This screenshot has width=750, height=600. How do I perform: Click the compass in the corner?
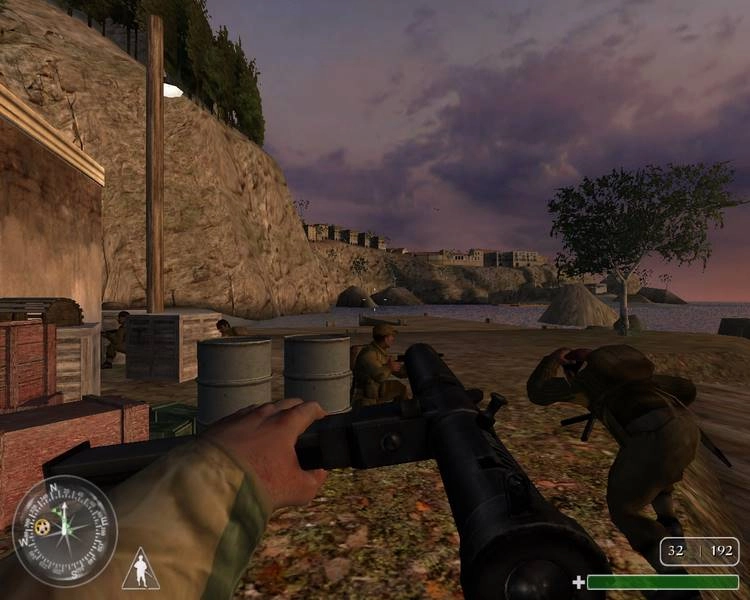pos(64,530)
